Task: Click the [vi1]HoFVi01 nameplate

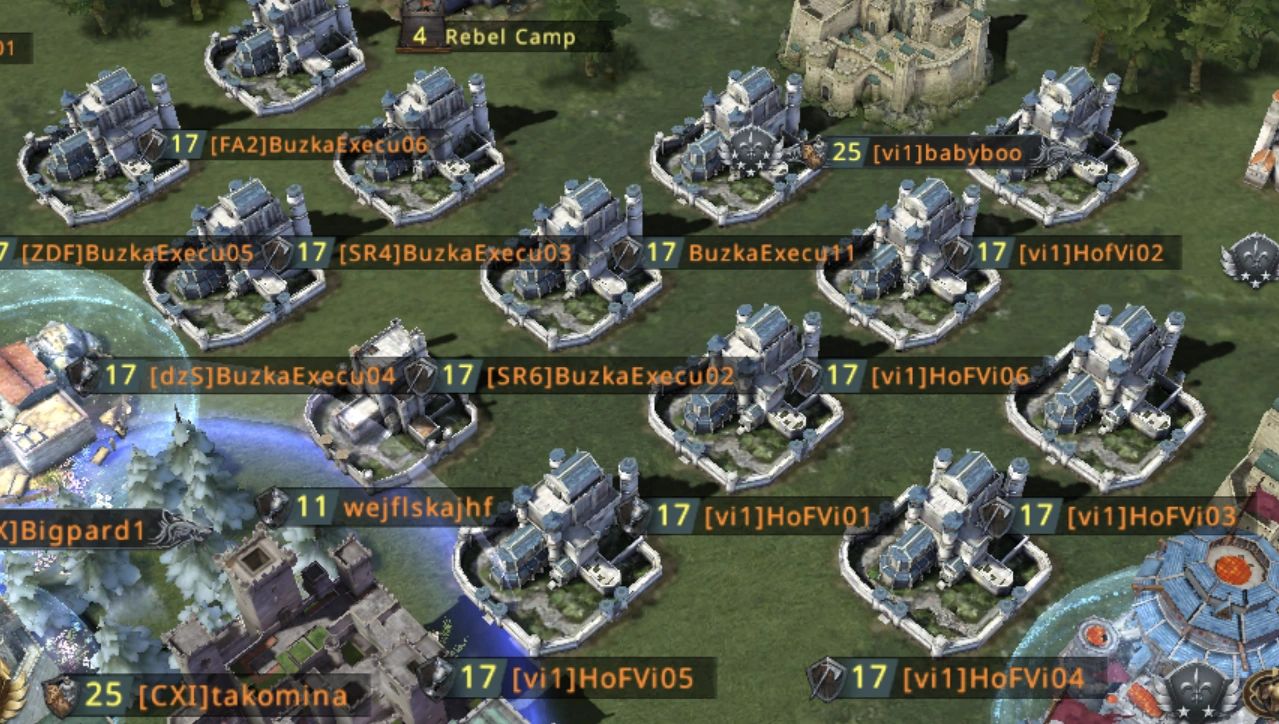Action: 787,516
